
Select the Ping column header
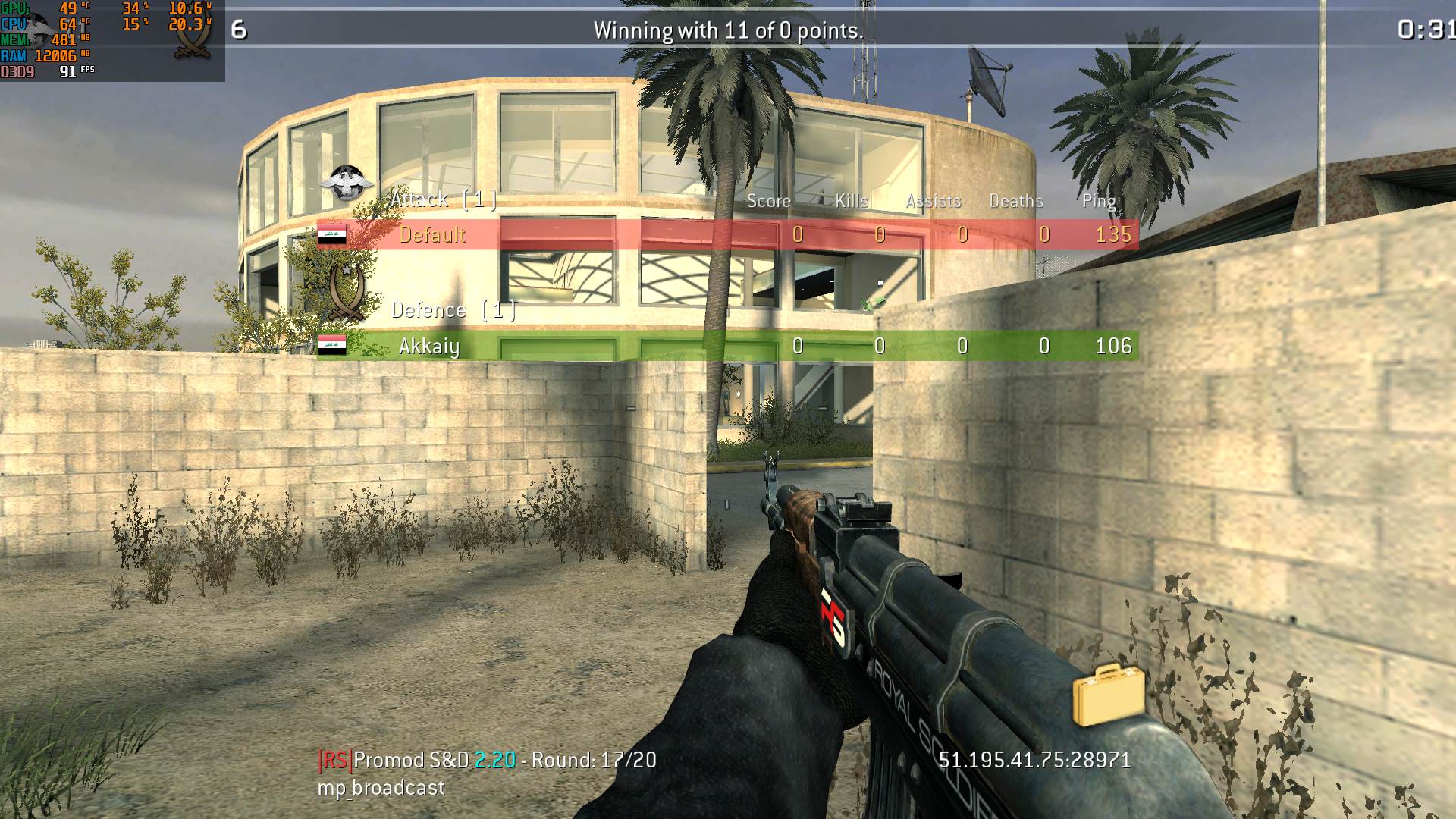pyautogui.click(x=1098, y=200)
